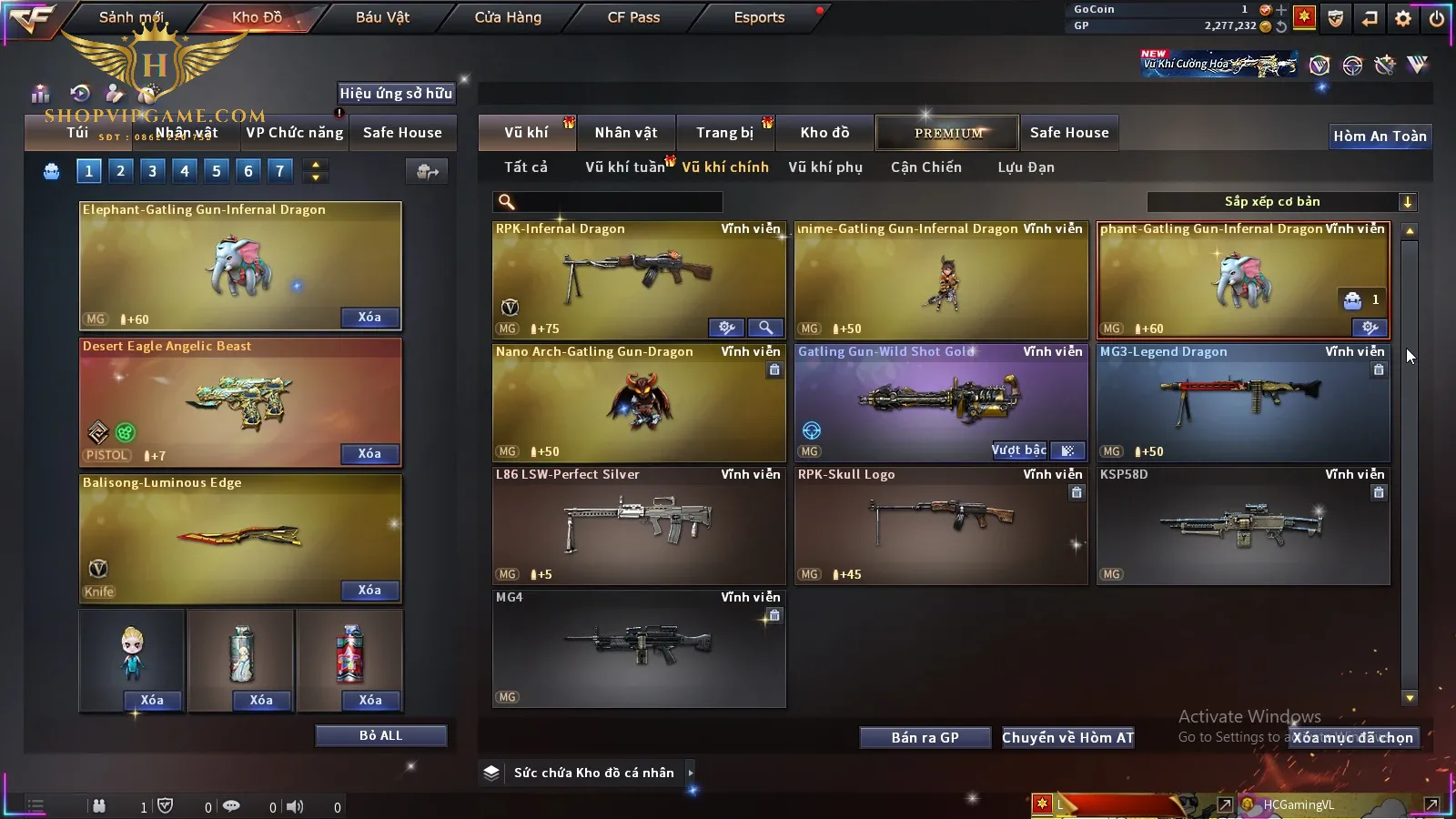The image size is (1456, 819).
Task: Sell selected item with Bán ra GP
Action: click(x=925, y=738)
